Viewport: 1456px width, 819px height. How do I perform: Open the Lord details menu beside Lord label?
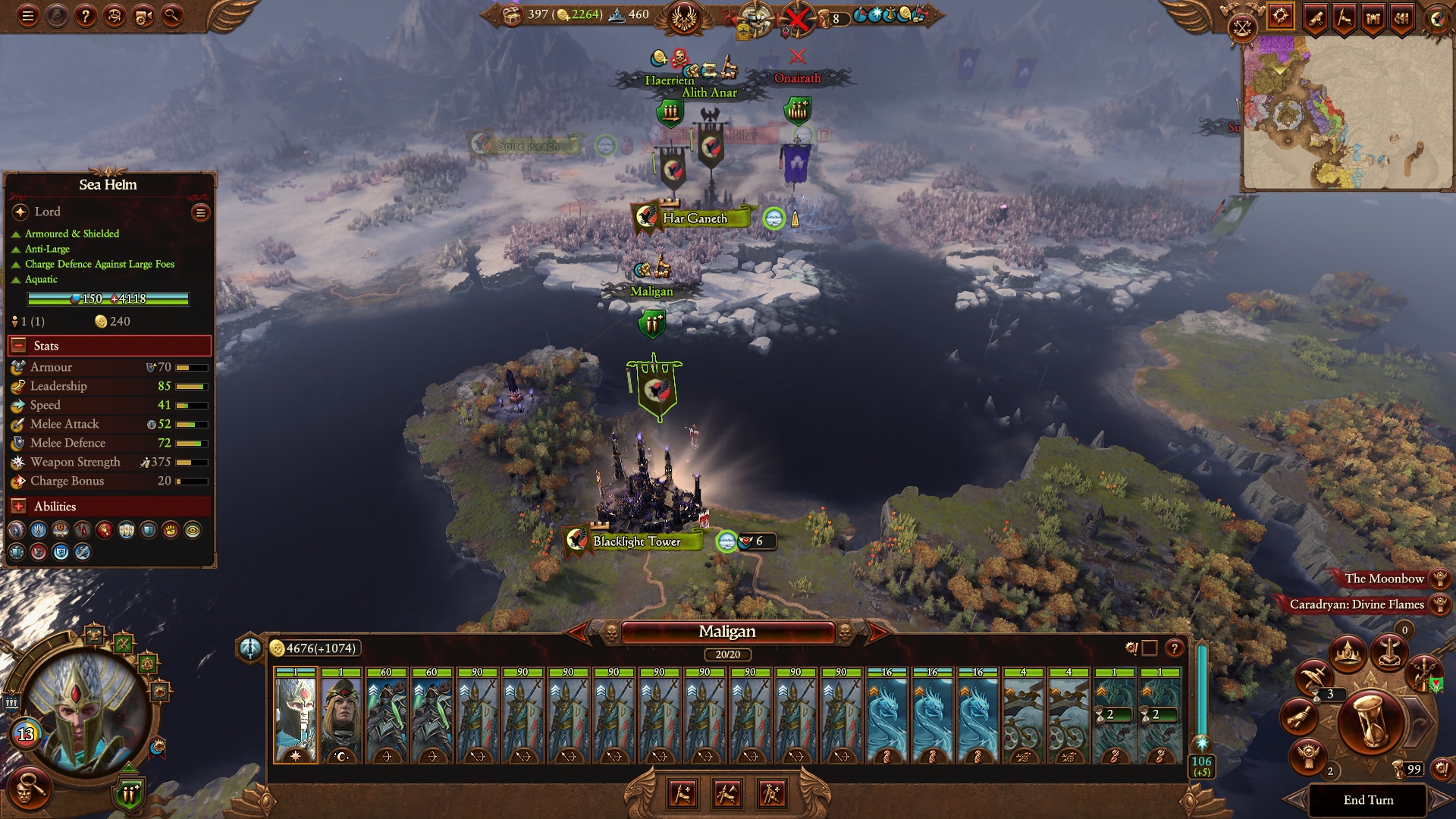click(199, 213)
